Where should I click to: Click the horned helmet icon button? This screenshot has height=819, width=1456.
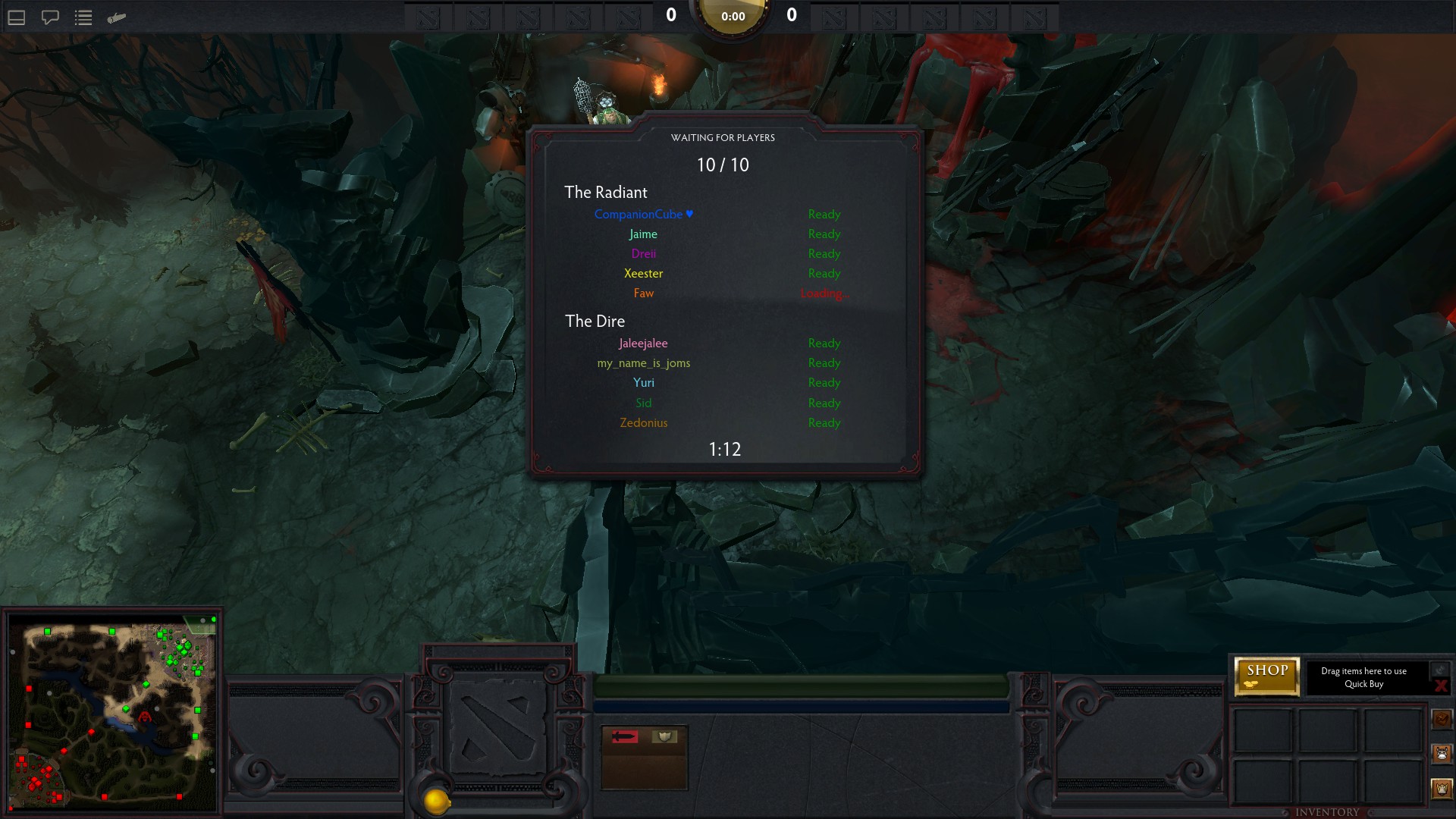tap(1442, 789)
